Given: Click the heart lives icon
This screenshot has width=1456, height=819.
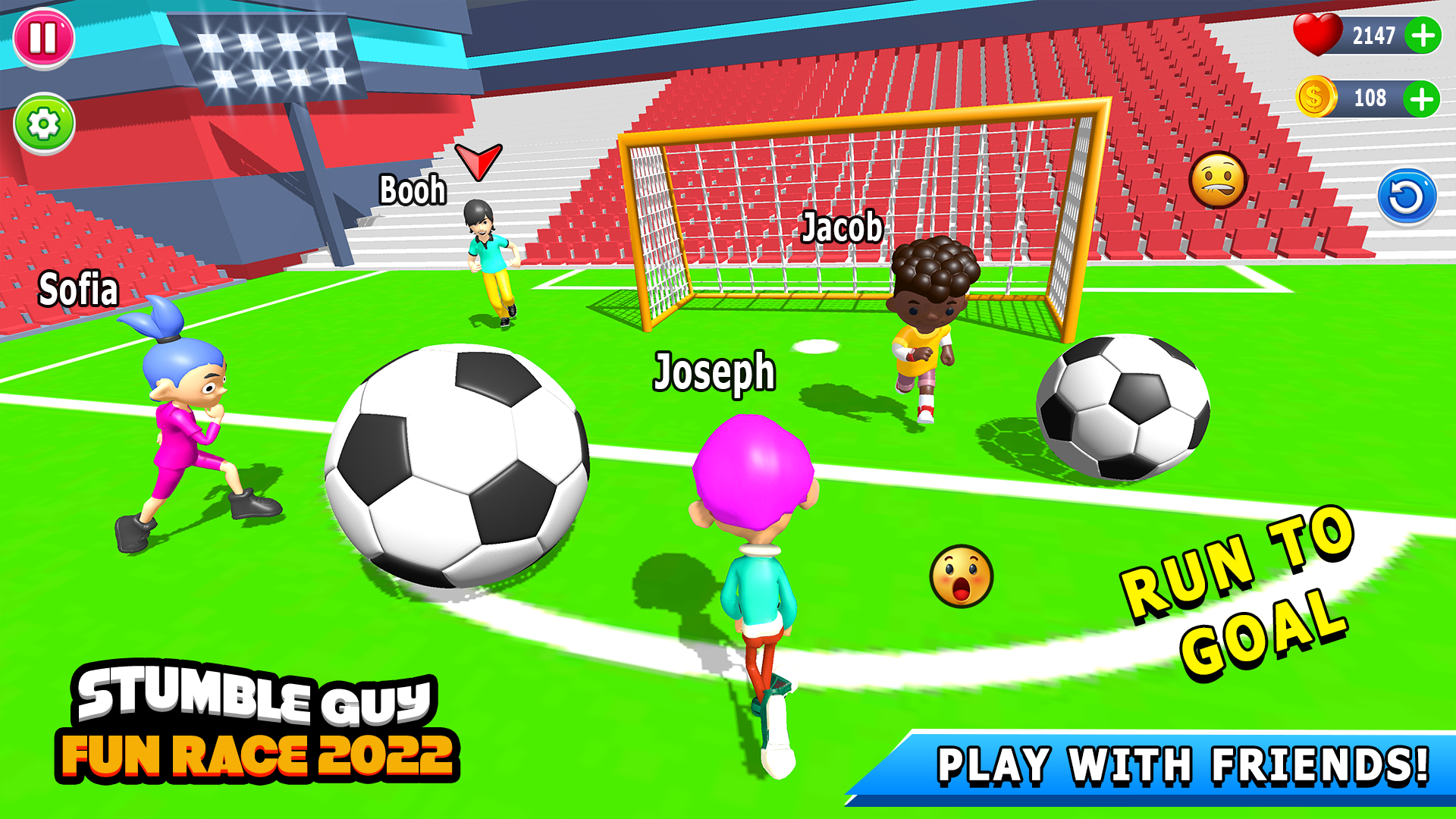Looking at the screenshot, I should coord(1317,33).
